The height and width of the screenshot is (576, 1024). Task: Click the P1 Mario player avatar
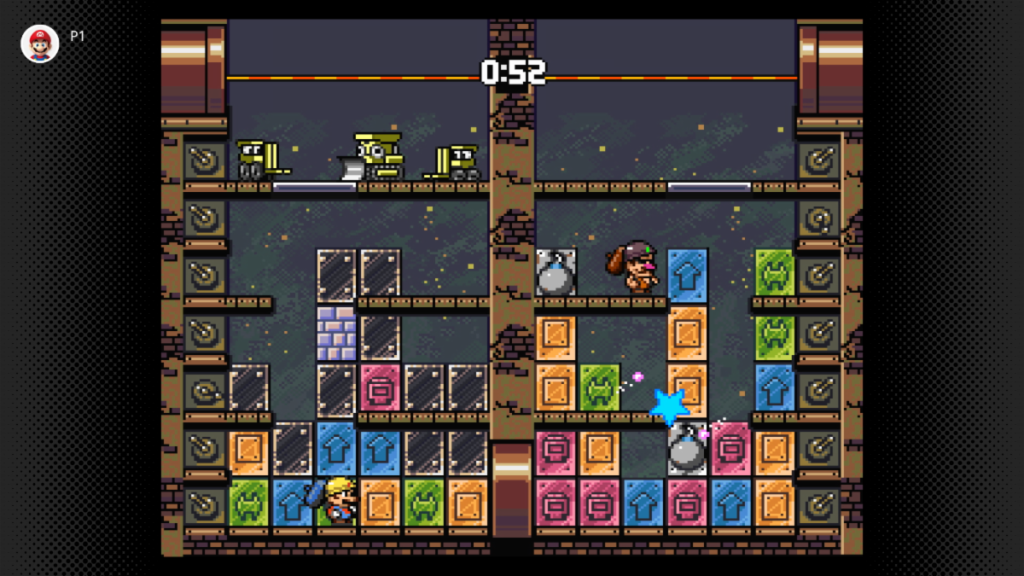click(40, 43)
